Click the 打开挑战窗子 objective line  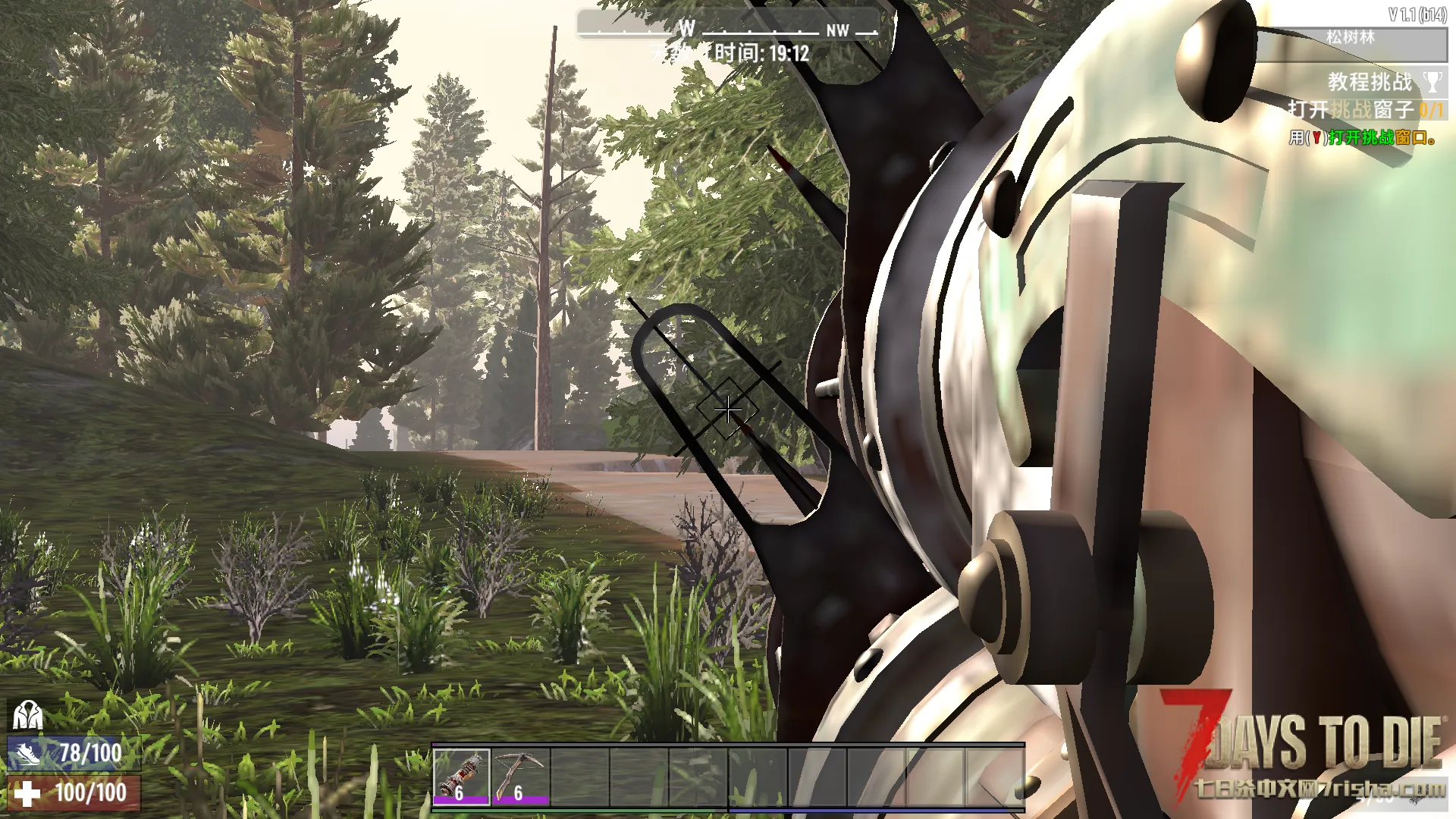(x=1364, y=110)
